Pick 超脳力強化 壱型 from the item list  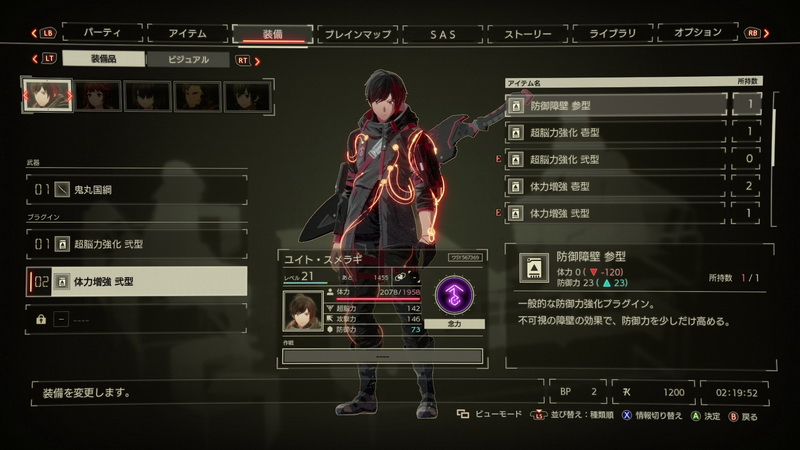(x=617, y=131)
